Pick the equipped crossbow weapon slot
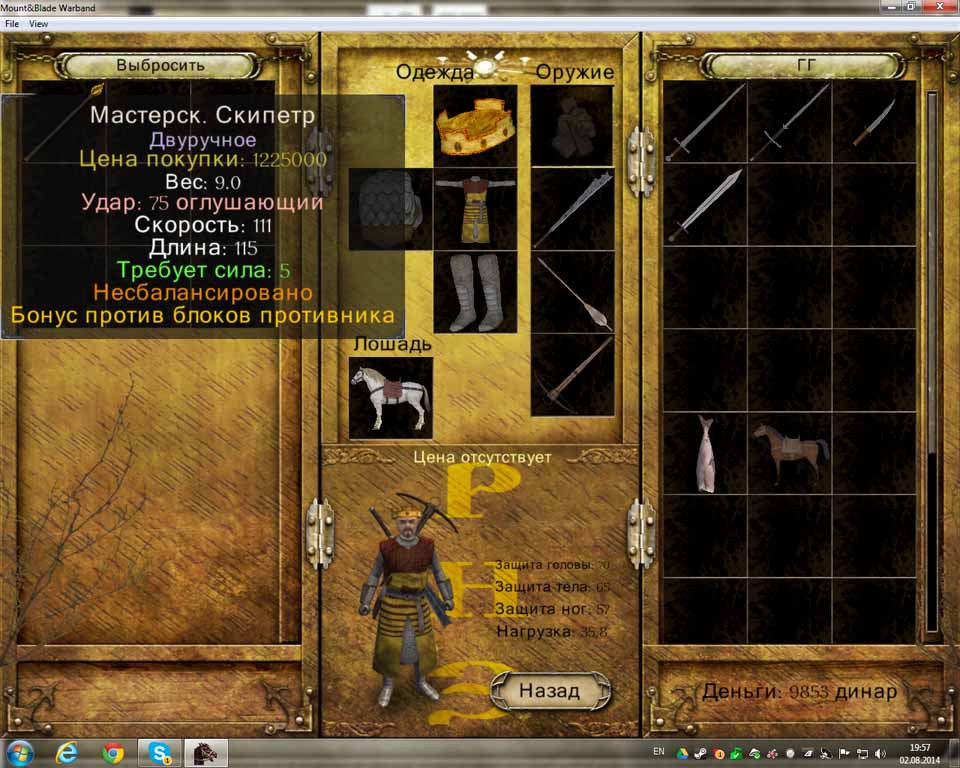This screenshot has height=768, width=960. coord(572,374)
